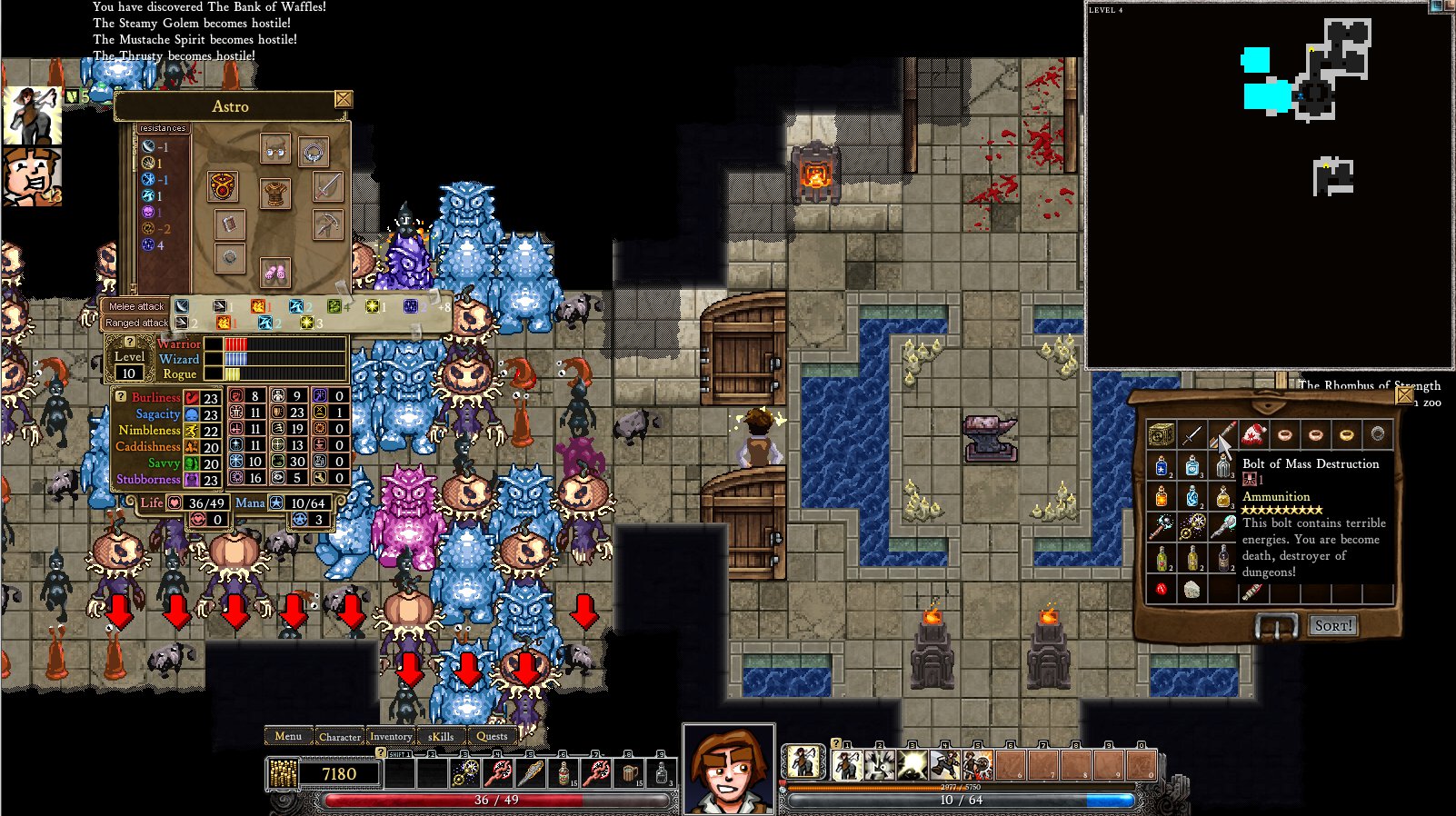Activate the bright flash skill icon
1456x816 pixels.
click(x=912, y=764)
